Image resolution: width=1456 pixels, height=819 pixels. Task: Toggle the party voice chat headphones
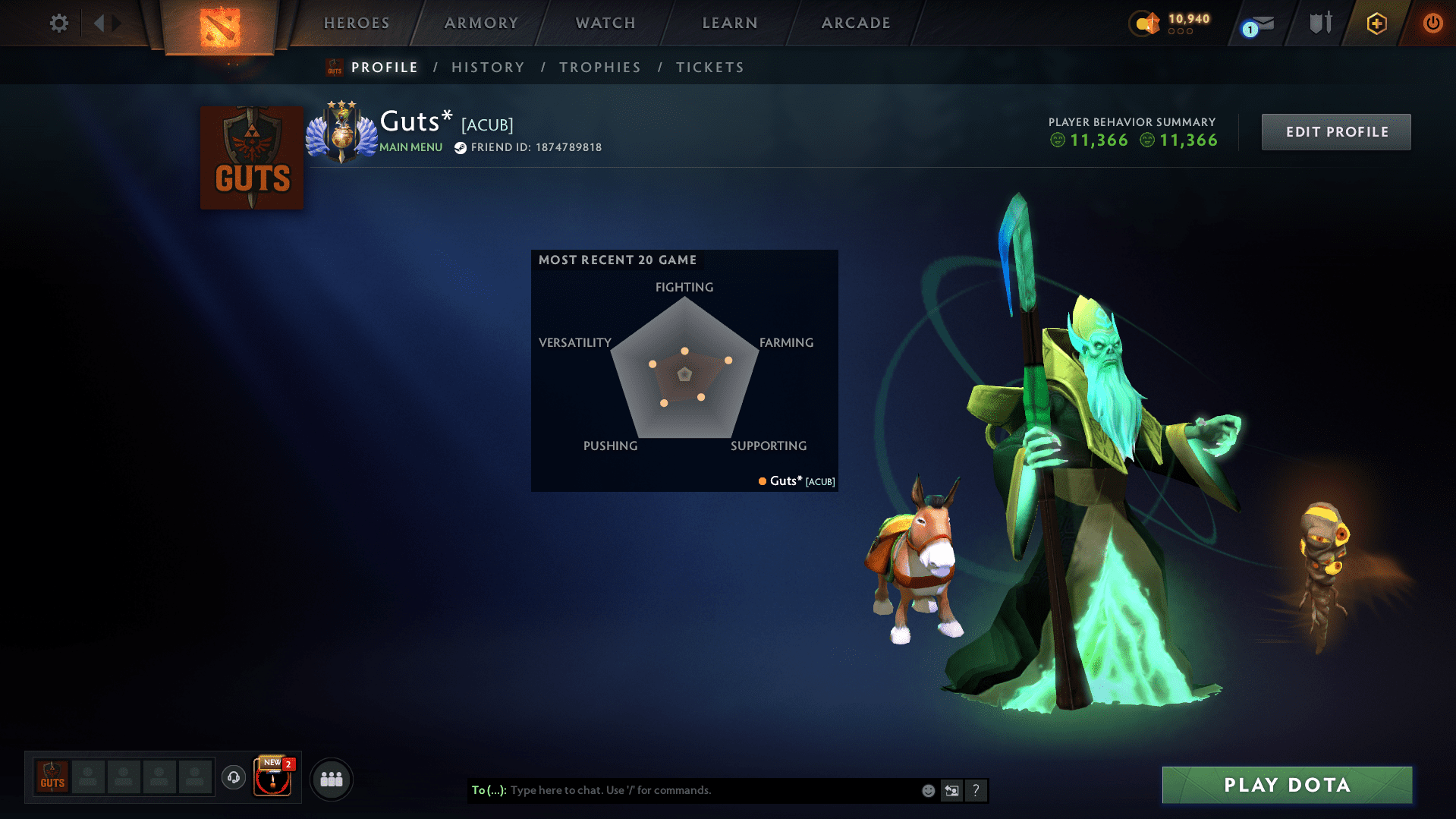(233, 778)
